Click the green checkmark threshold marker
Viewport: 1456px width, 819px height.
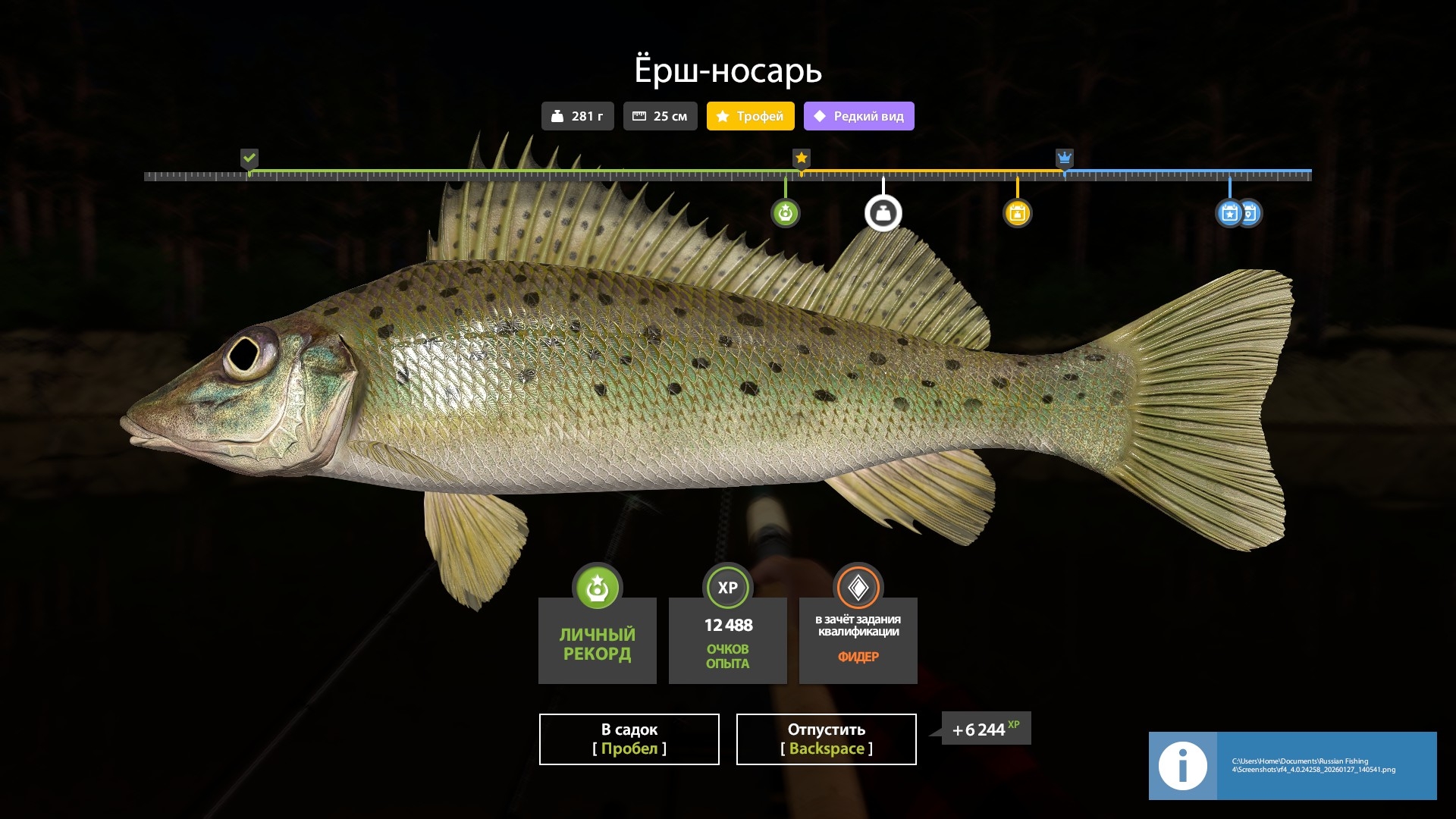tap(249, 158)
